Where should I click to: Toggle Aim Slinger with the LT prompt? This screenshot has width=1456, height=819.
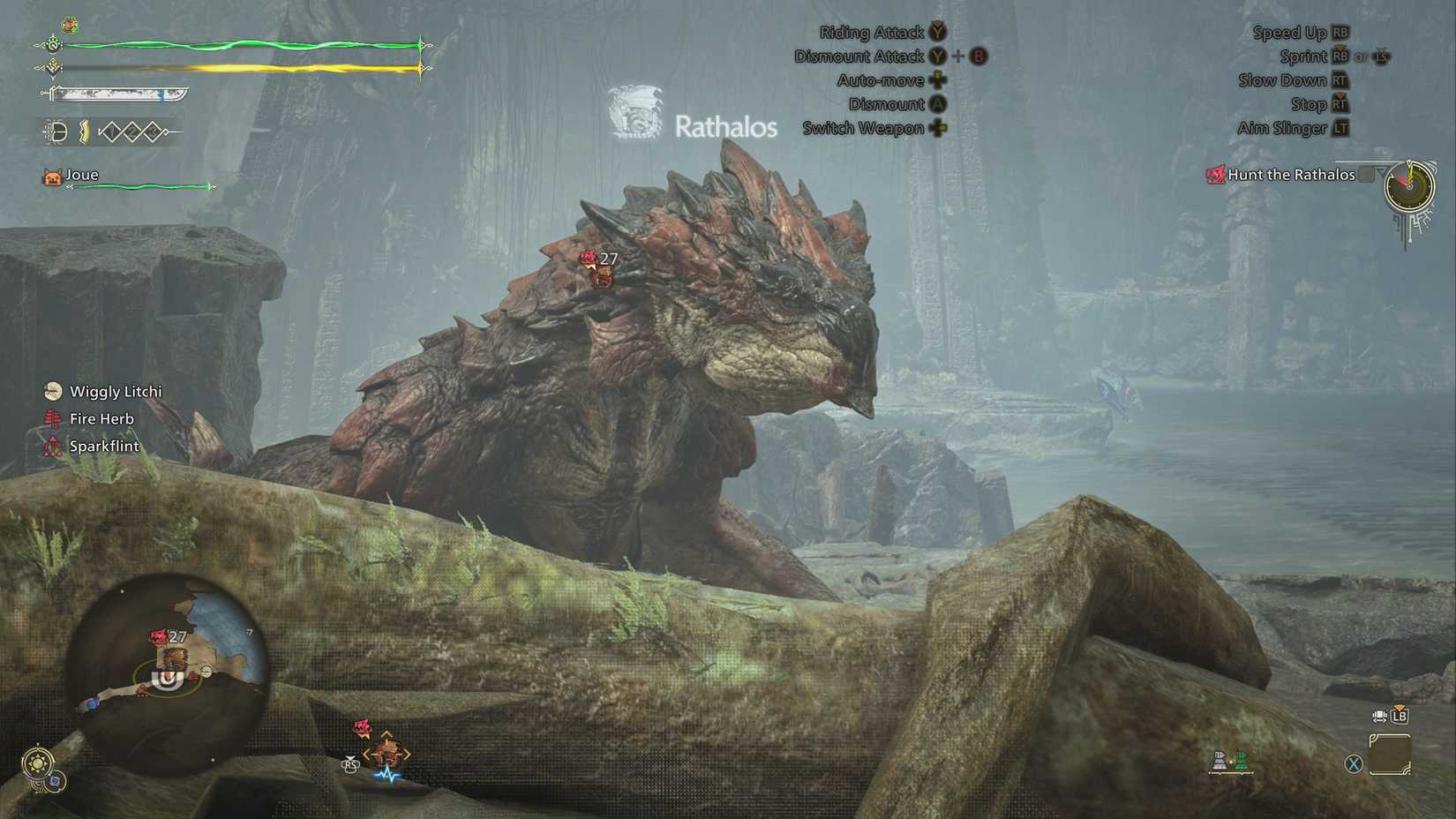click(x=1342, y=128)
